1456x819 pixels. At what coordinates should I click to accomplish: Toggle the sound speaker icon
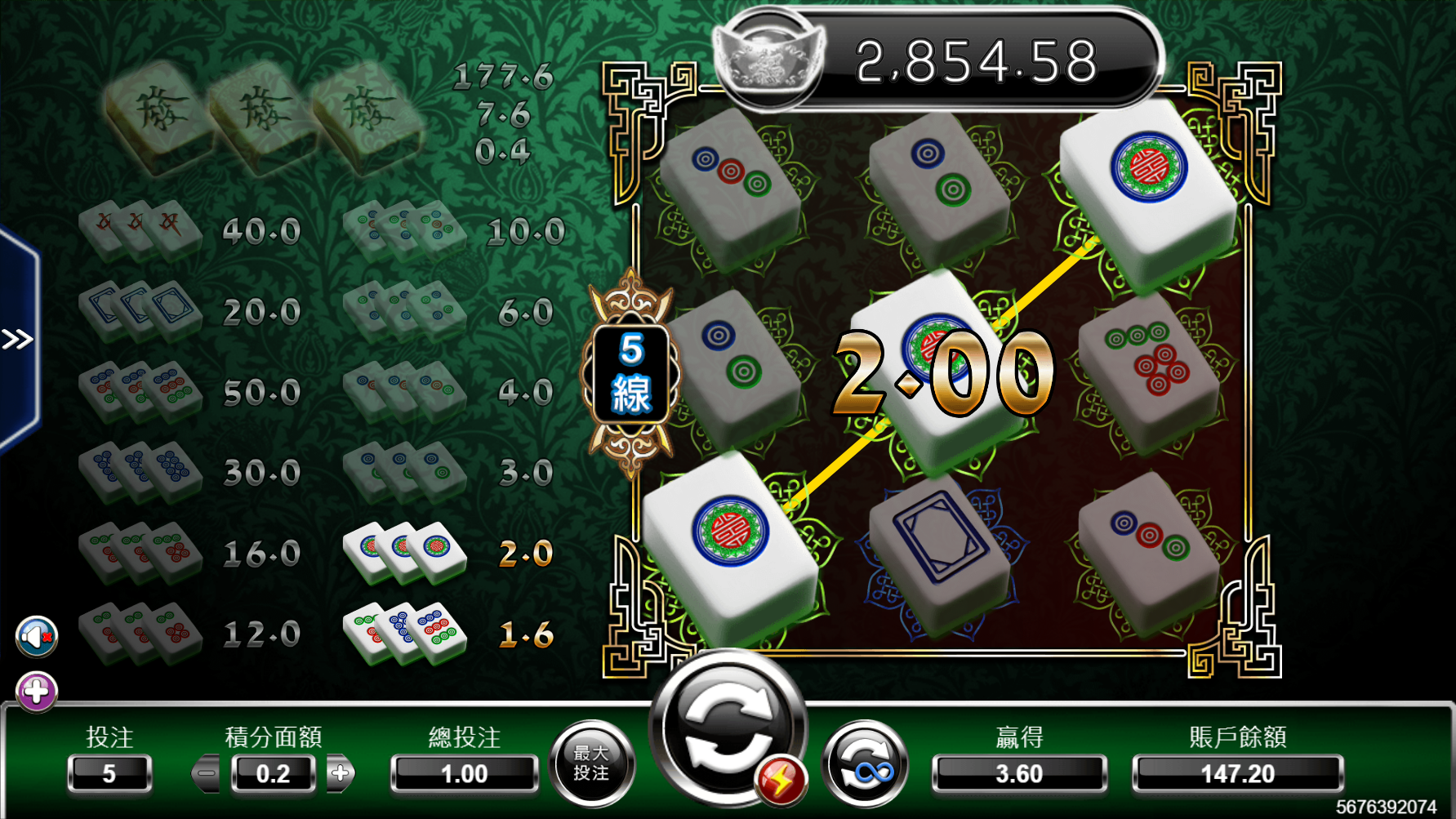37,637
